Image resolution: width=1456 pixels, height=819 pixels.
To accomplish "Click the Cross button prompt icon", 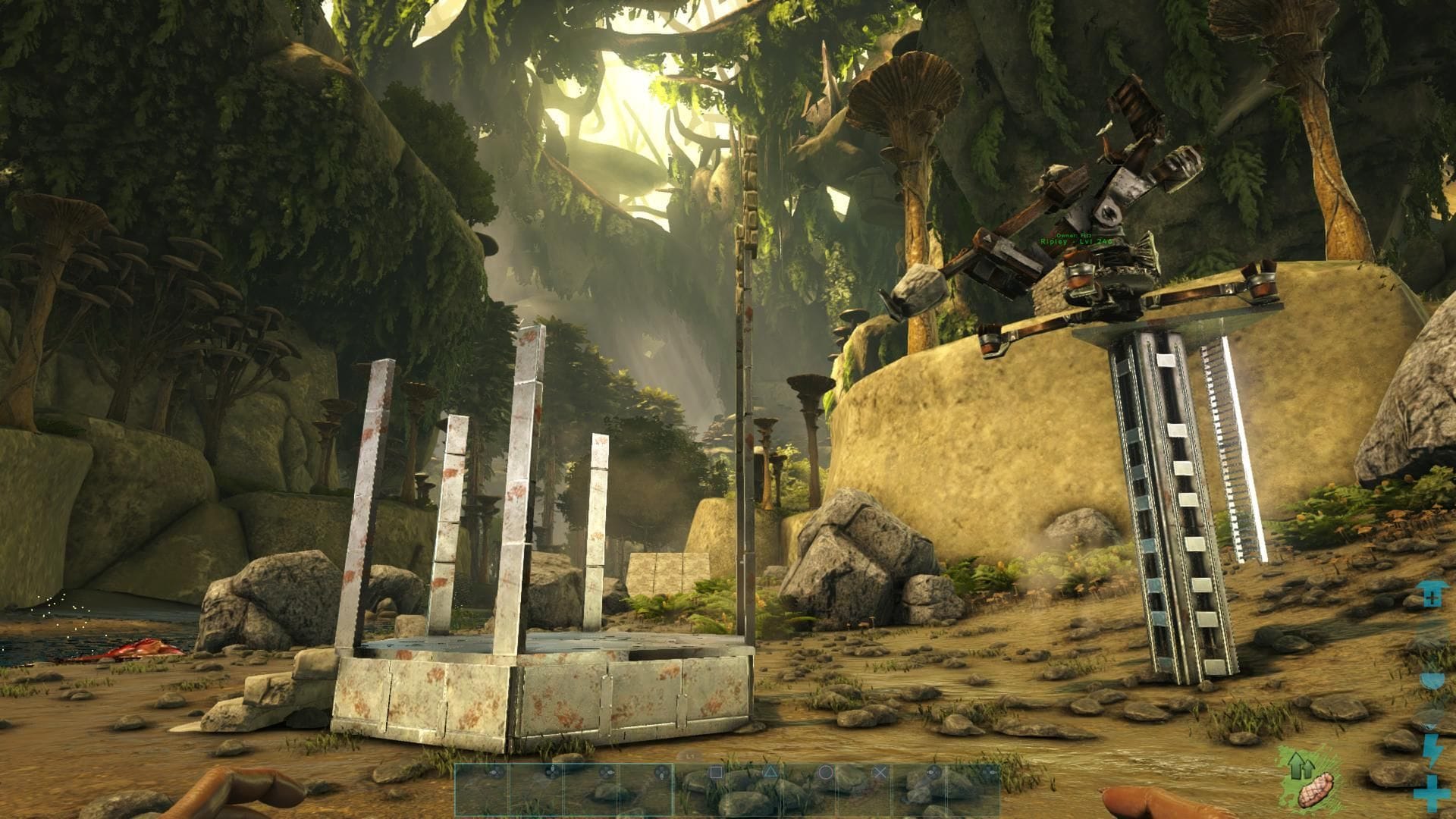I will click(880, 772).
